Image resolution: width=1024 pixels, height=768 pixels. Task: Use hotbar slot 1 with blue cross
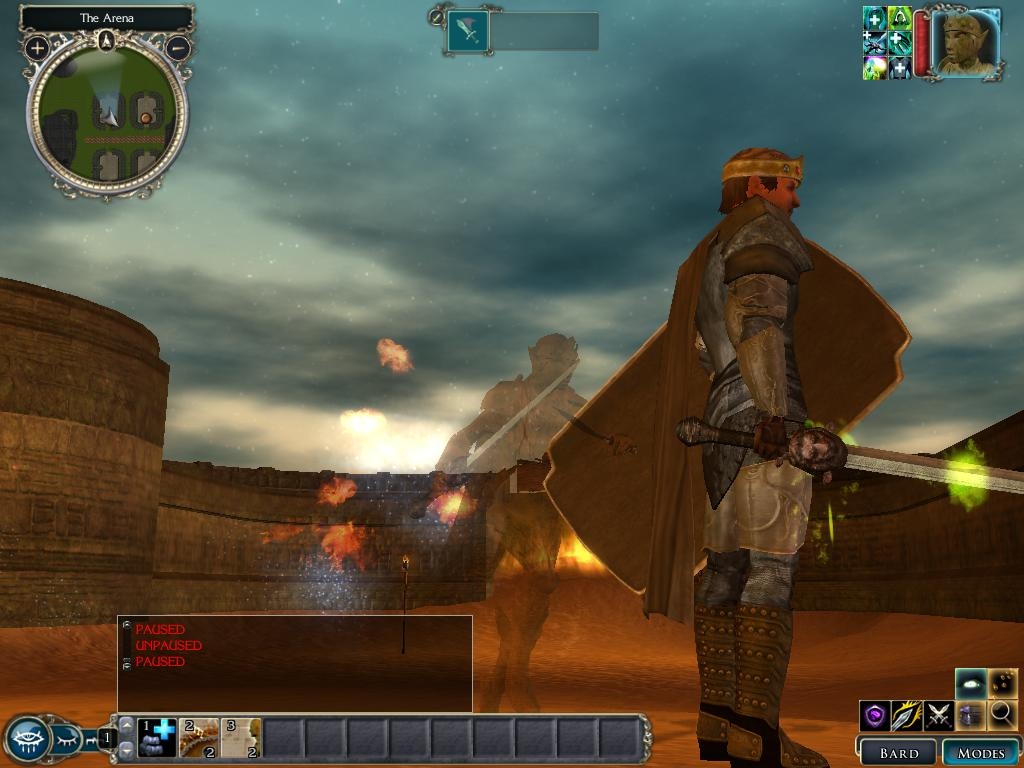157,738
